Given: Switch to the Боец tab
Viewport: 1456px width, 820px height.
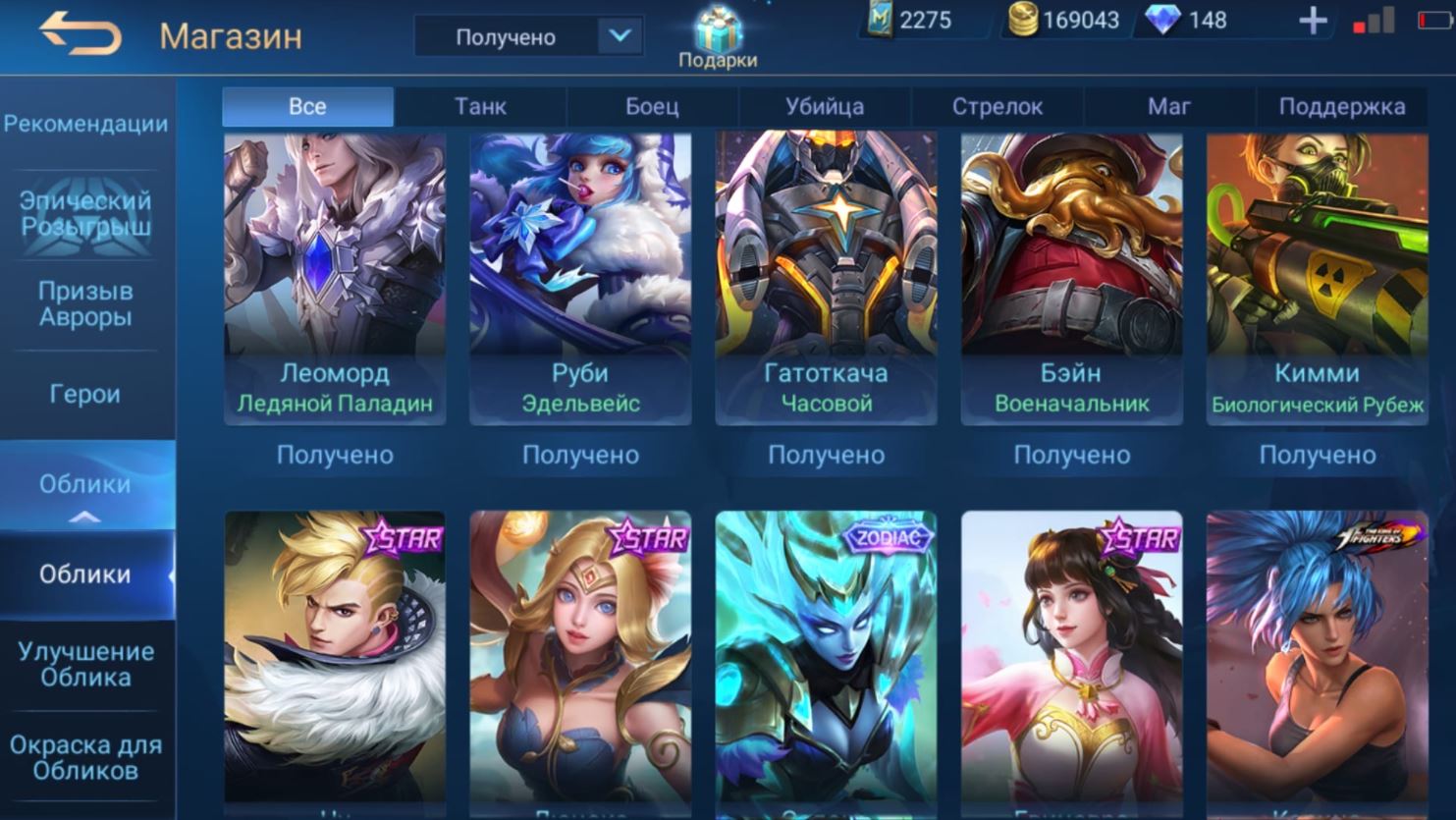Looking at the screenshot, I should (652, 106).
